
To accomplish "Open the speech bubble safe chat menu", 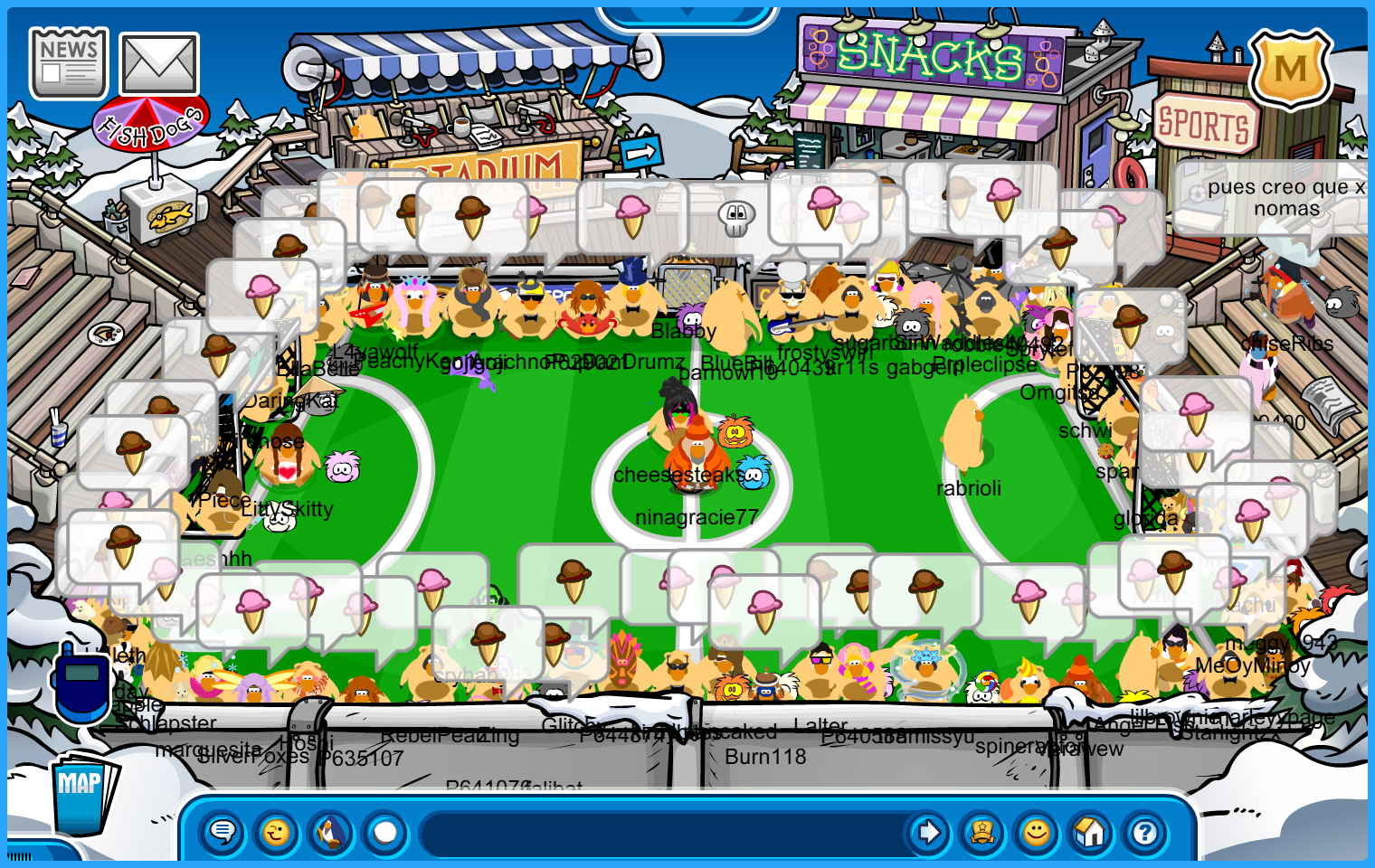I will [x=223, y=832].
